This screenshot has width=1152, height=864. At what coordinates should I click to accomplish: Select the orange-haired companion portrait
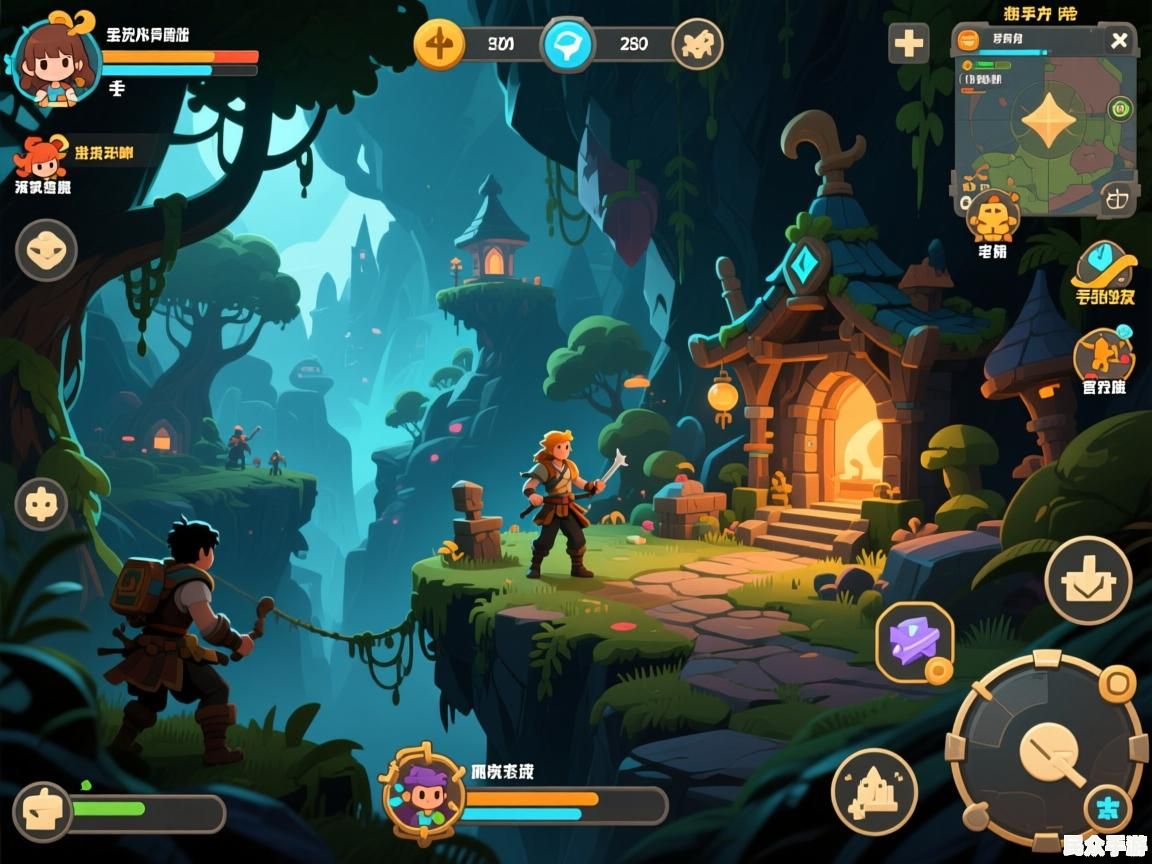[40, 158]
